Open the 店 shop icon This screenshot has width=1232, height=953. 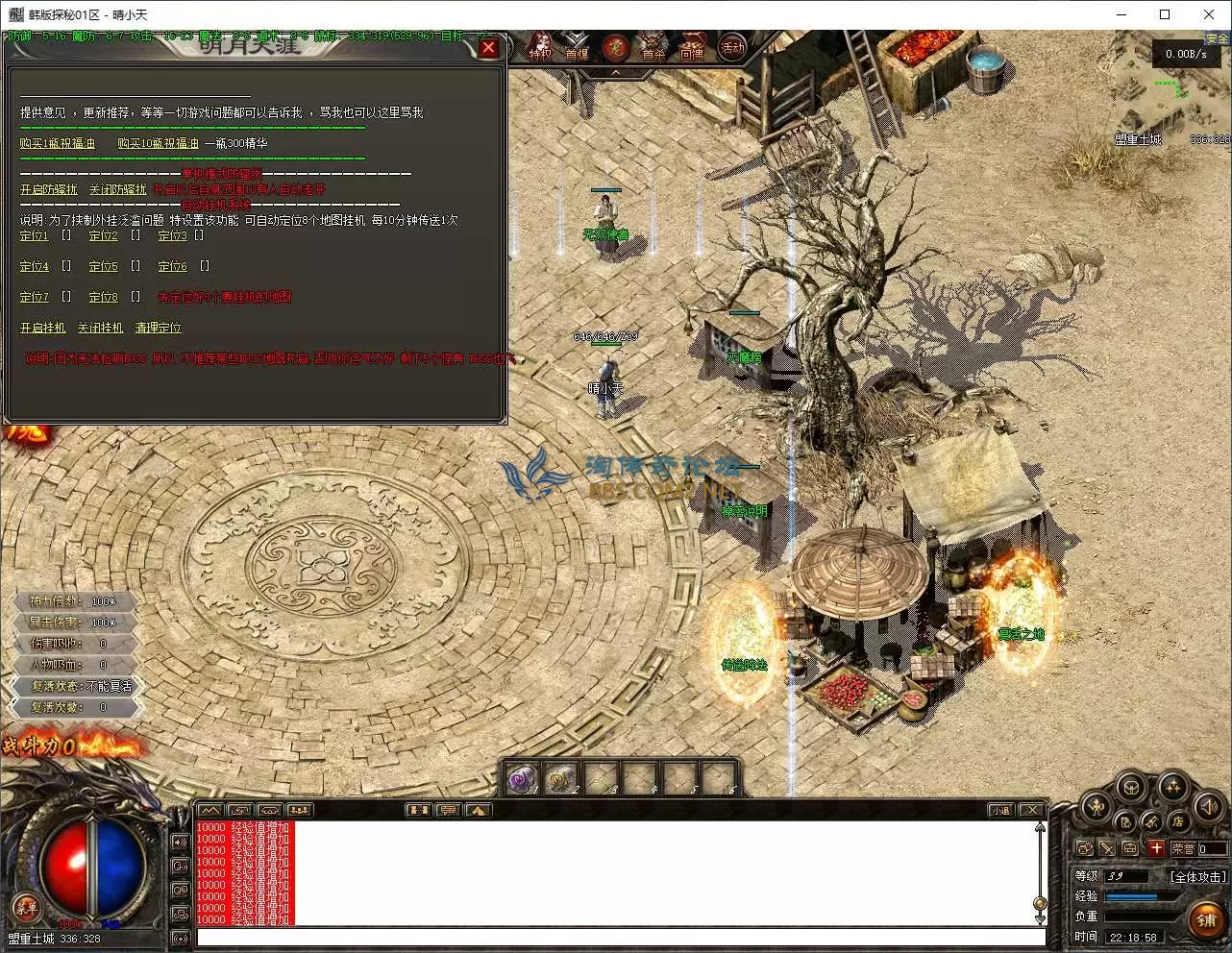[x=1177, y=821]
